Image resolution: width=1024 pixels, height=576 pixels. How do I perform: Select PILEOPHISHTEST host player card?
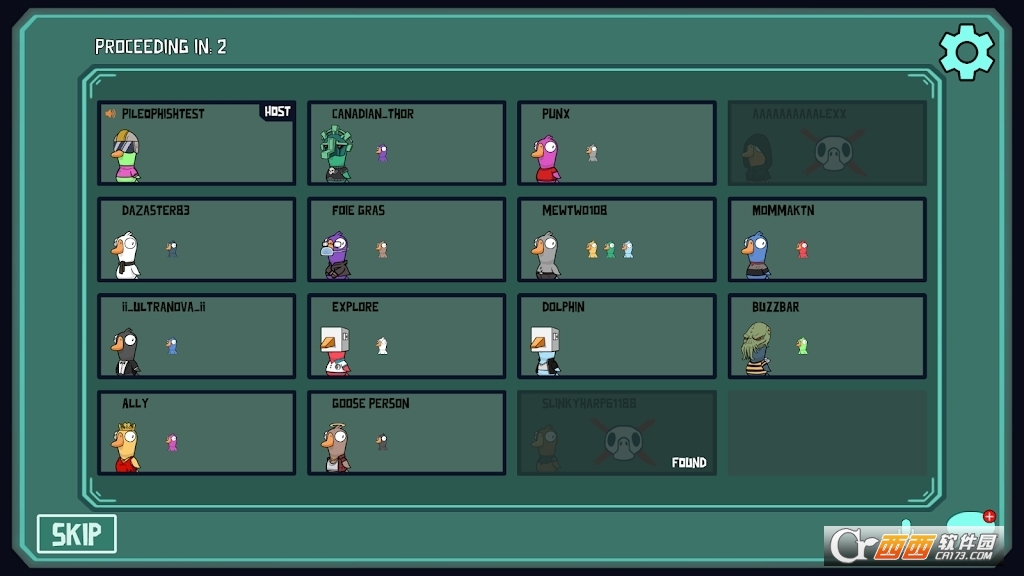(x=196, y=143)
